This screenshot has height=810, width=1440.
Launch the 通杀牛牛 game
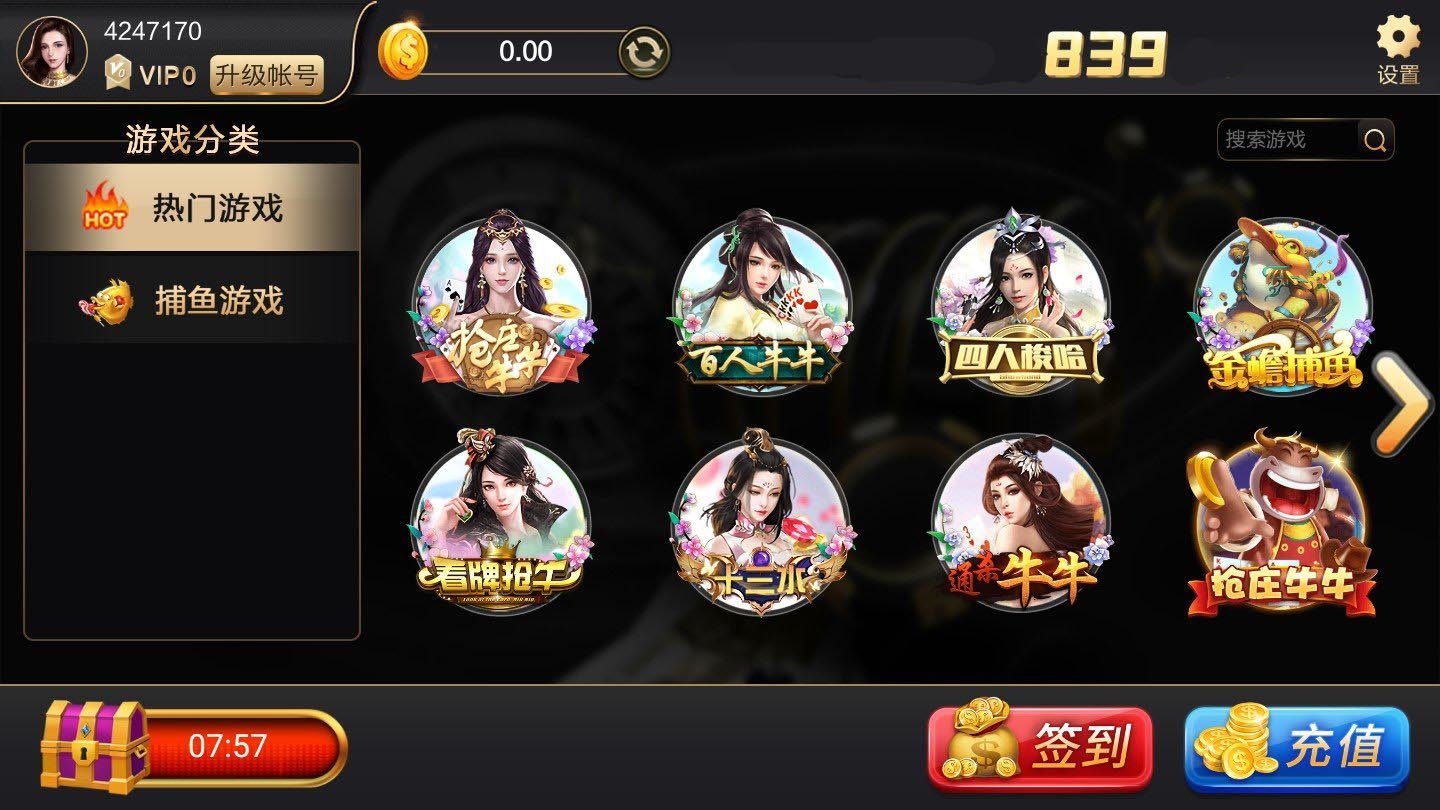point(1020,522)
